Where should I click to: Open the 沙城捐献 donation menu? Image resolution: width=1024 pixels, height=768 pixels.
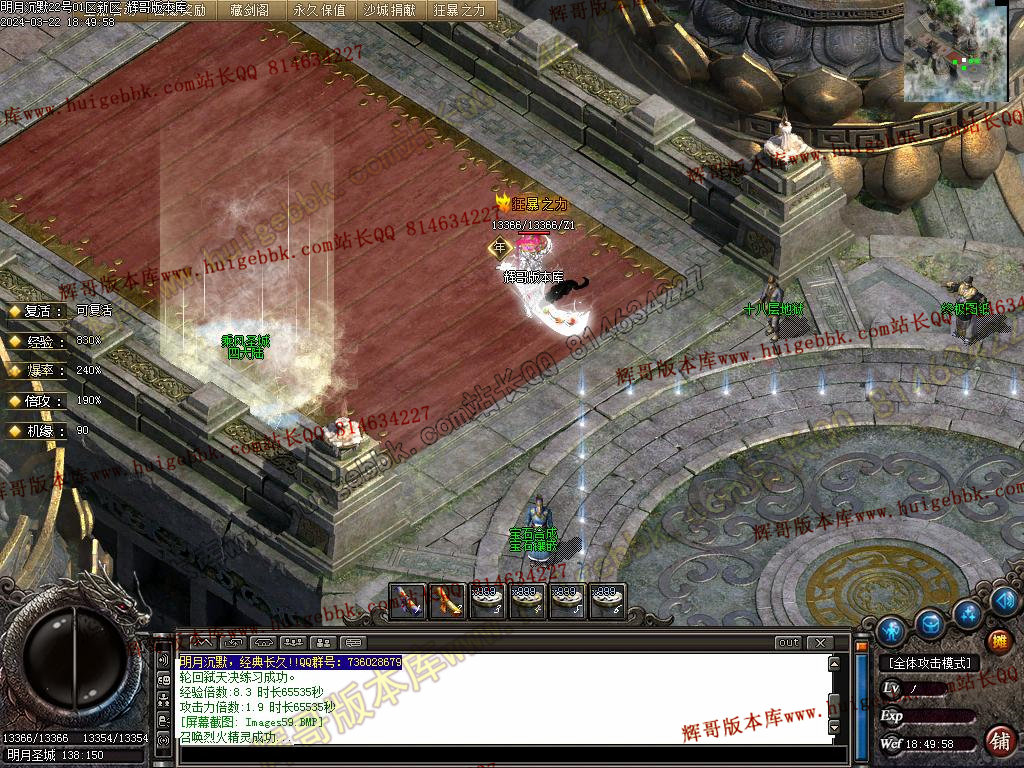(390, 10)
